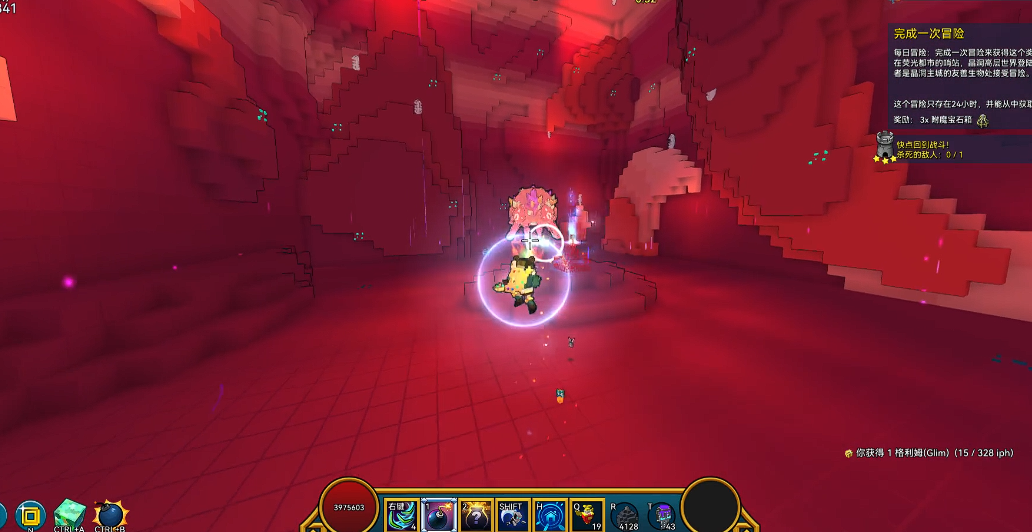This screenshot has width=1032, height=532.
Task: Select the green cube block icon
Action: click(70, 514)
